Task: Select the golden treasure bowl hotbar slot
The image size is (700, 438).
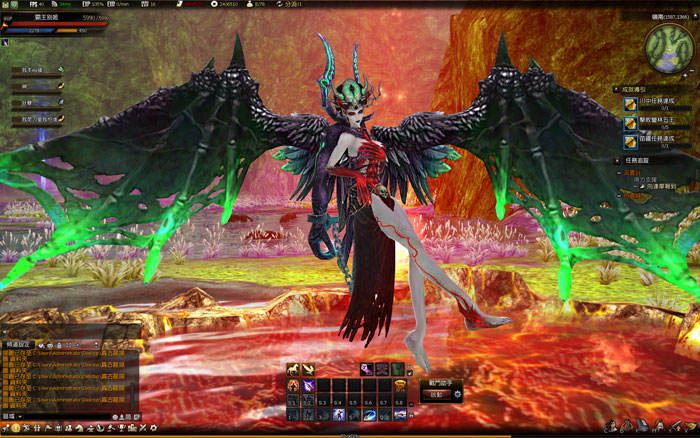Action: [x=399, y=386]
